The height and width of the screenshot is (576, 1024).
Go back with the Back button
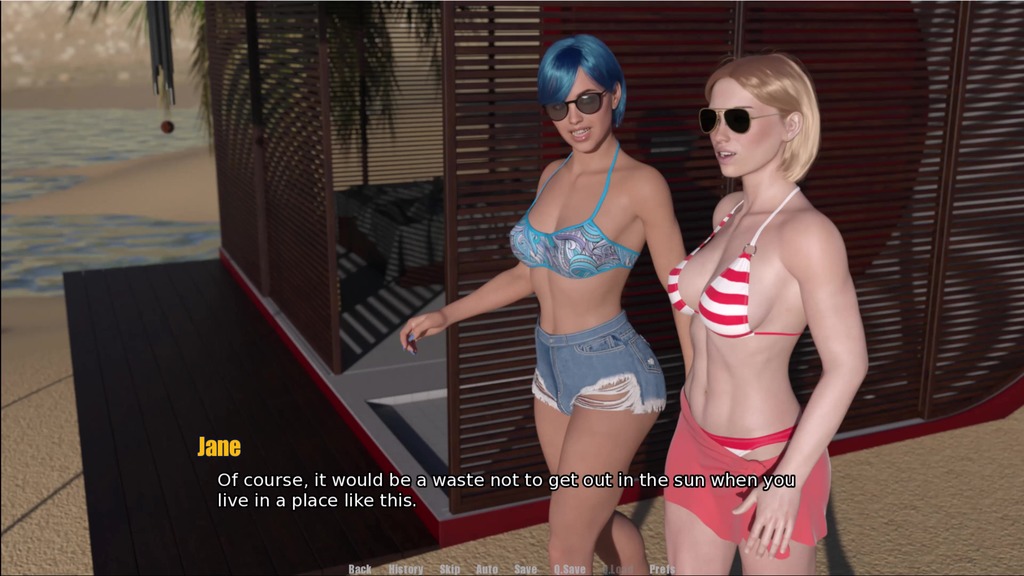pyautogui.click(x=360, y=569)
